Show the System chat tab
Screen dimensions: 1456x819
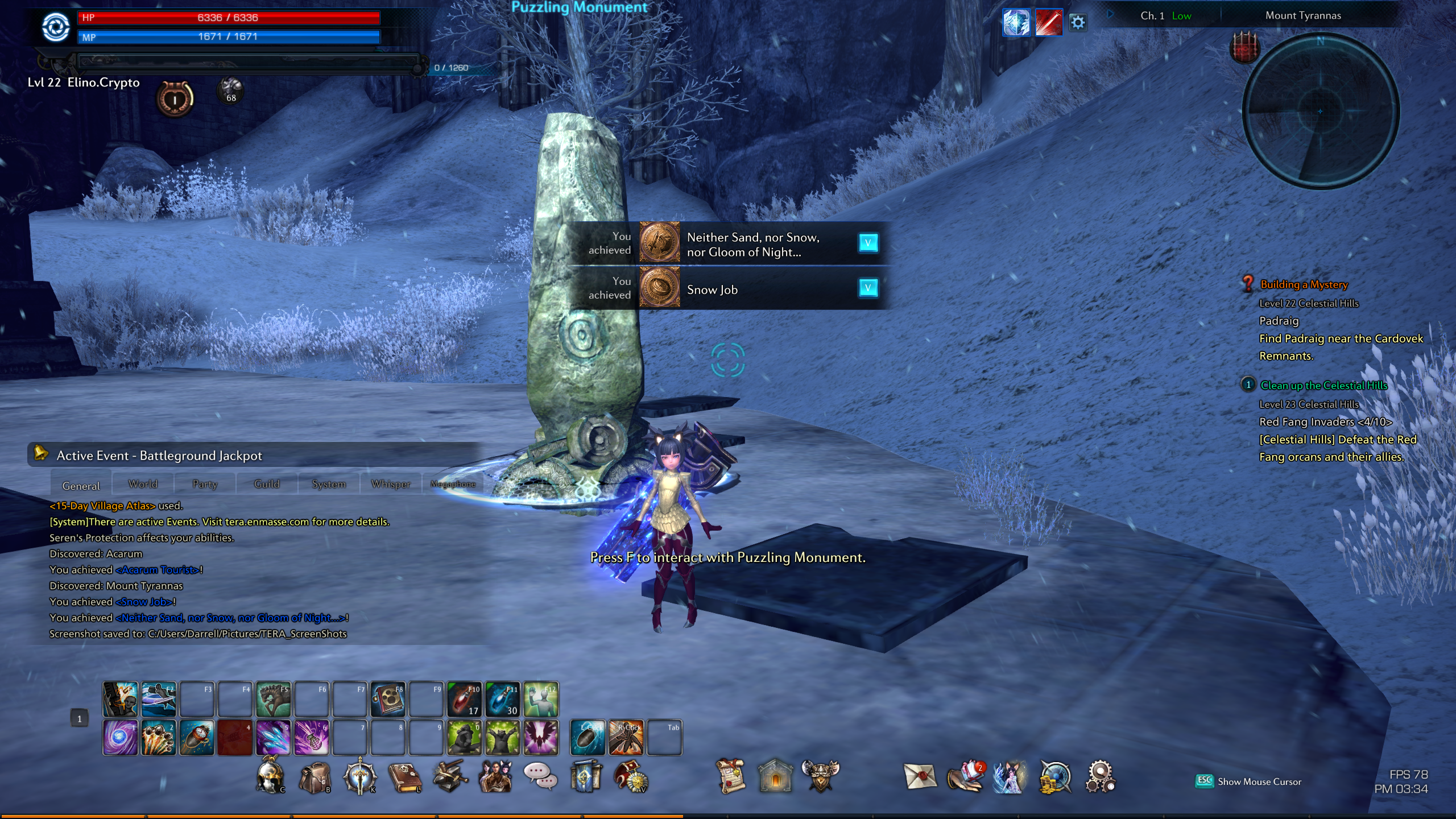pyautogui.click(x=329, y=484)
